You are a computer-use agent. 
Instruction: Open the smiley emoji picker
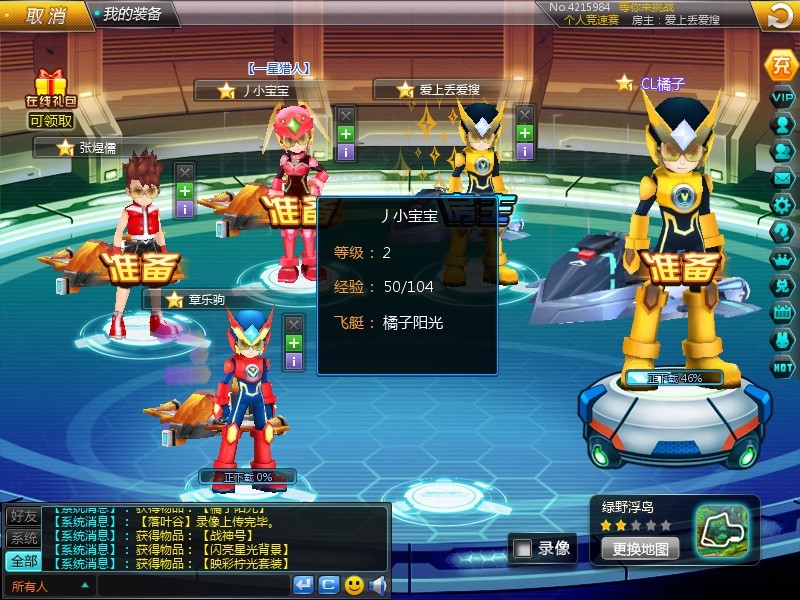pyautogui.click(x=354, y=585)
